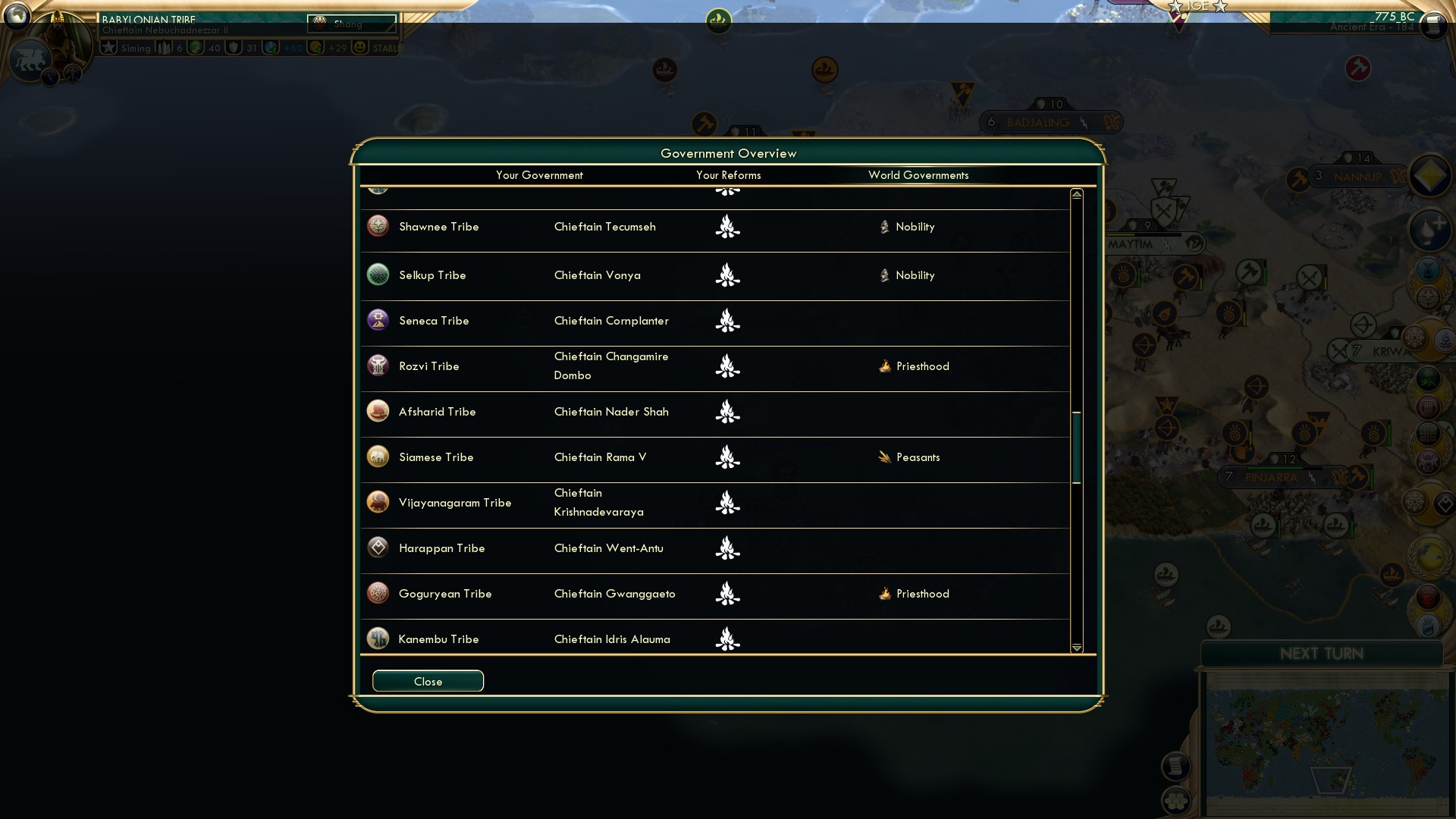Image resolution: width=1456 pixels, height=819 pixels.
Task: Click the Nobility policy icon beside Selkup Tribe
Action: click(884, 275)
